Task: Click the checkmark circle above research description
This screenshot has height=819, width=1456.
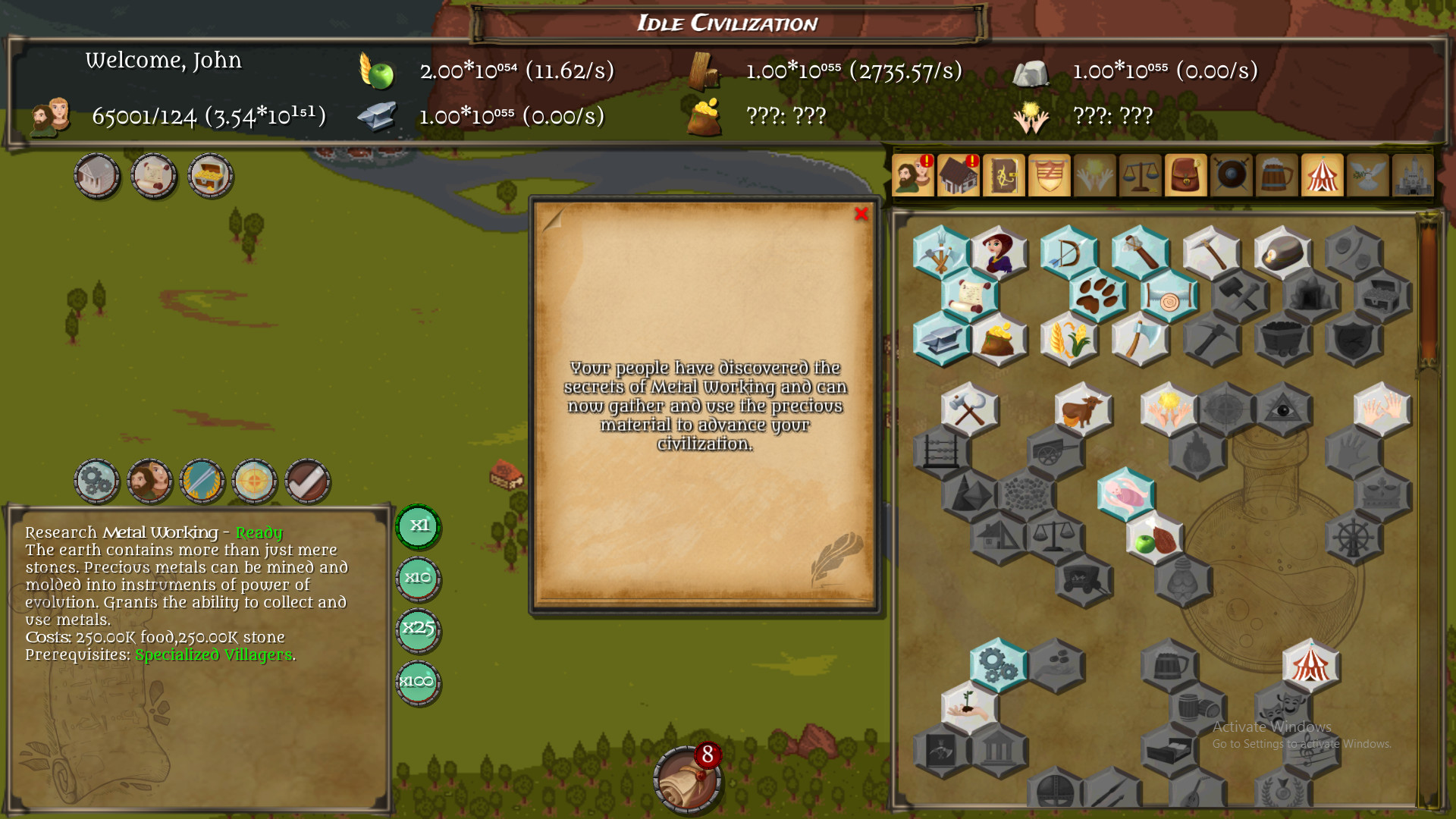Action: click(306, 481)
